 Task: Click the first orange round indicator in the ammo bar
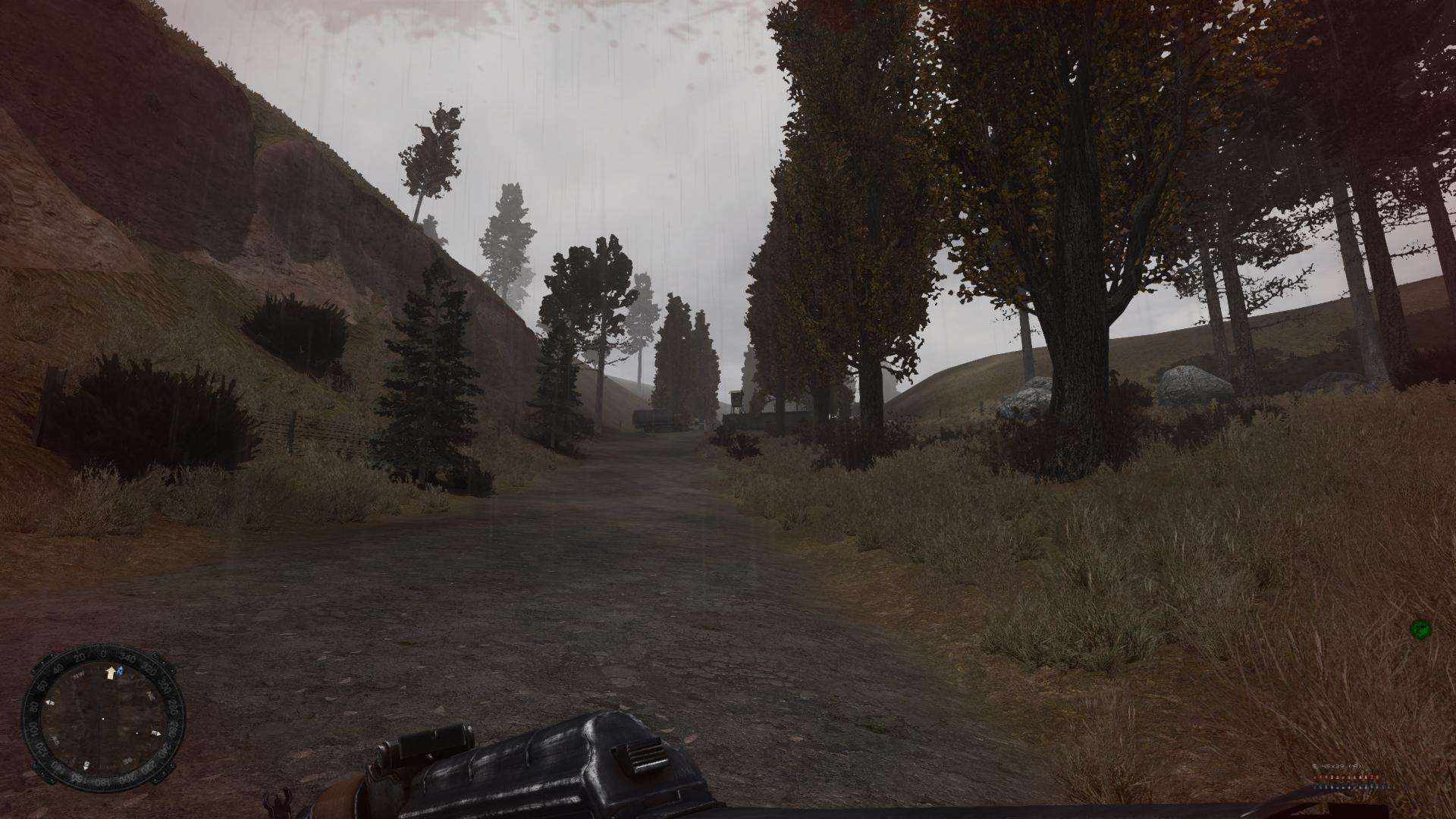[1314, 777]
